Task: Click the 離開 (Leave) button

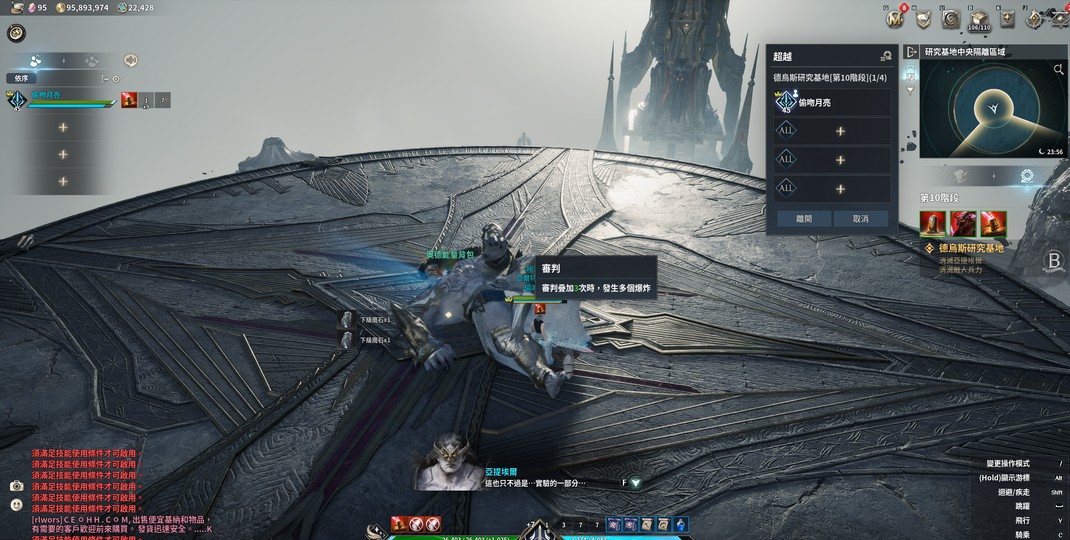Action: [x=803, y=218]
